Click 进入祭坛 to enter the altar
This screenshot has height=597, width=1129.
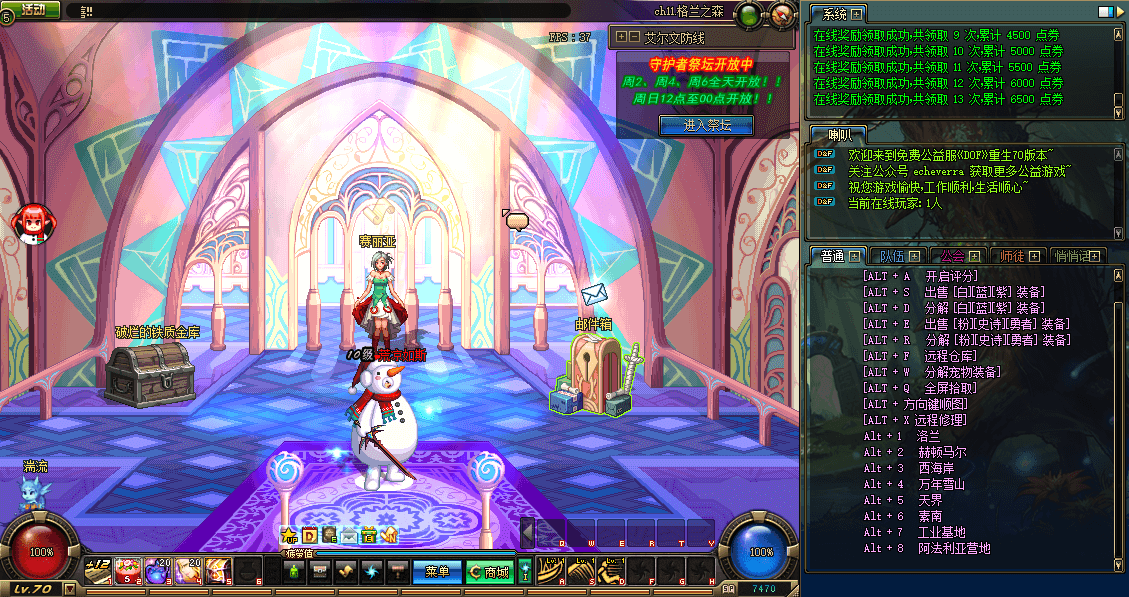[x=707, y=125]
